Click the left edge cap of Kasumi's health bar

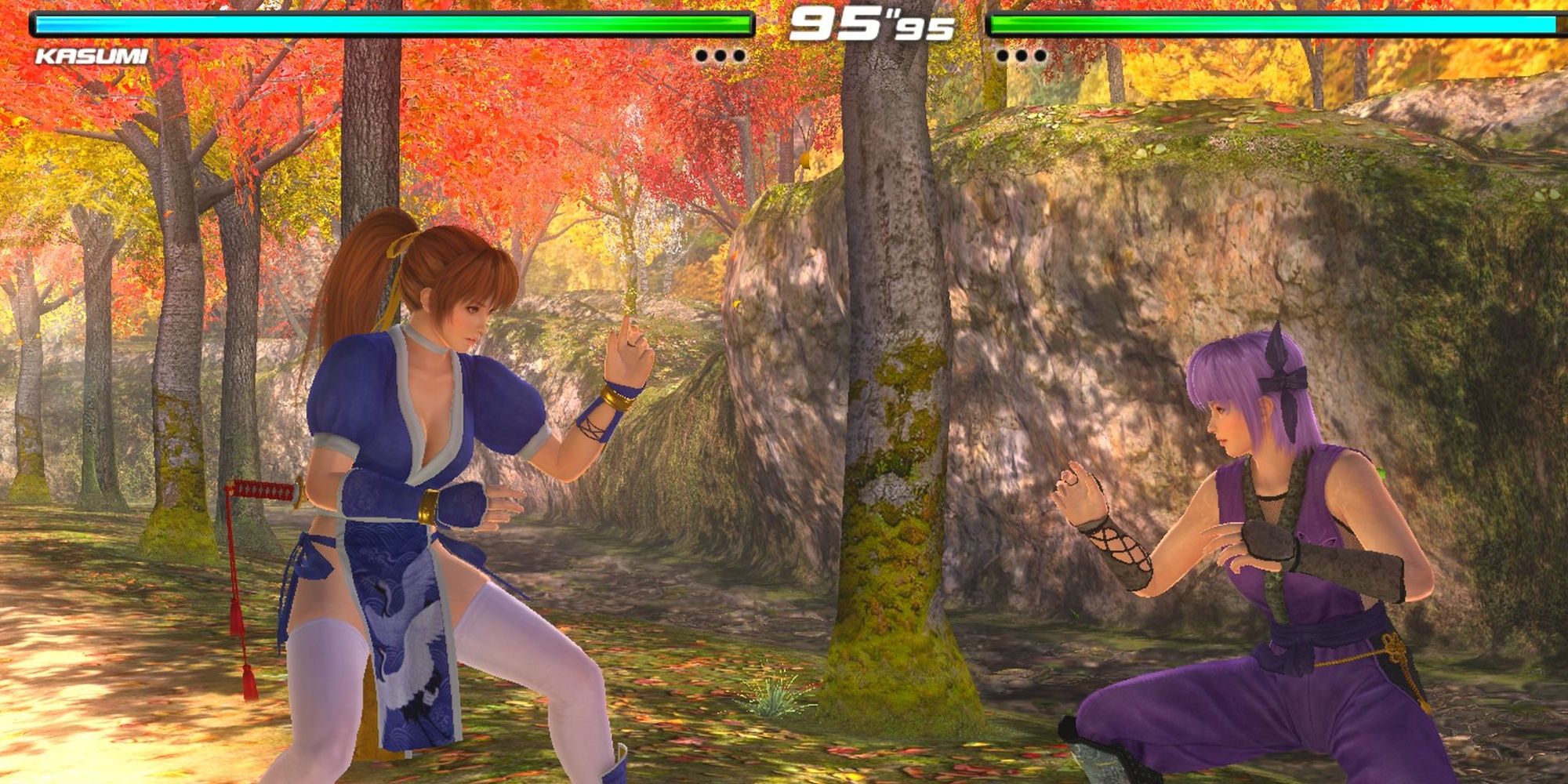tap(31, 25)
